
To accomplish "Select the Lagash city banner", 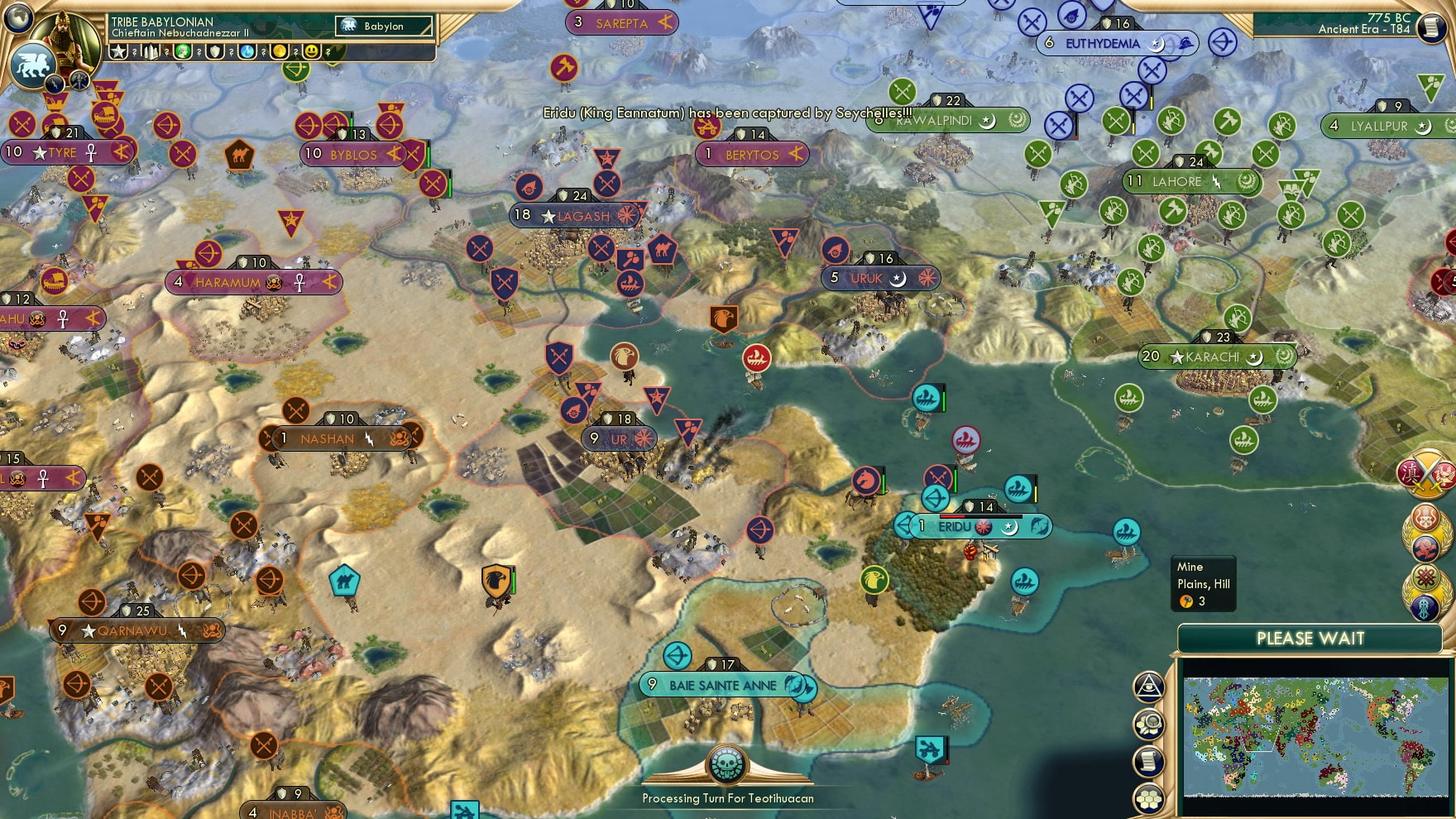I will click(573, 215).
